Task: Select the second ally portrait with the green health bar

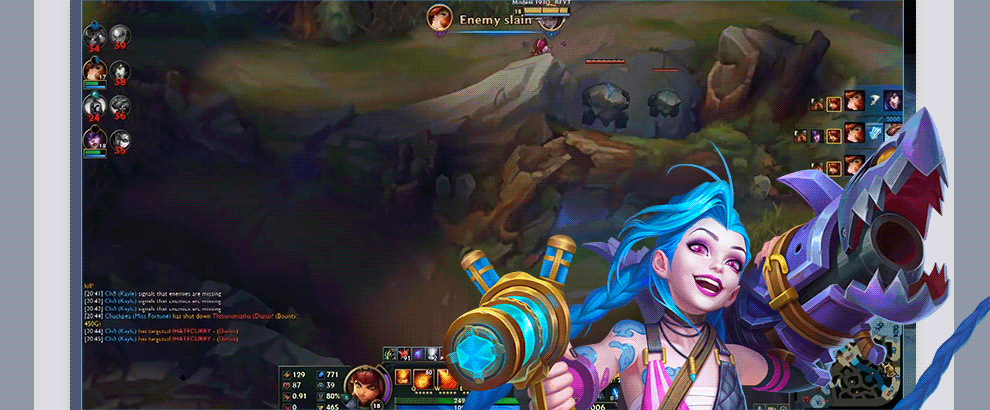Action: click(95, 71)
